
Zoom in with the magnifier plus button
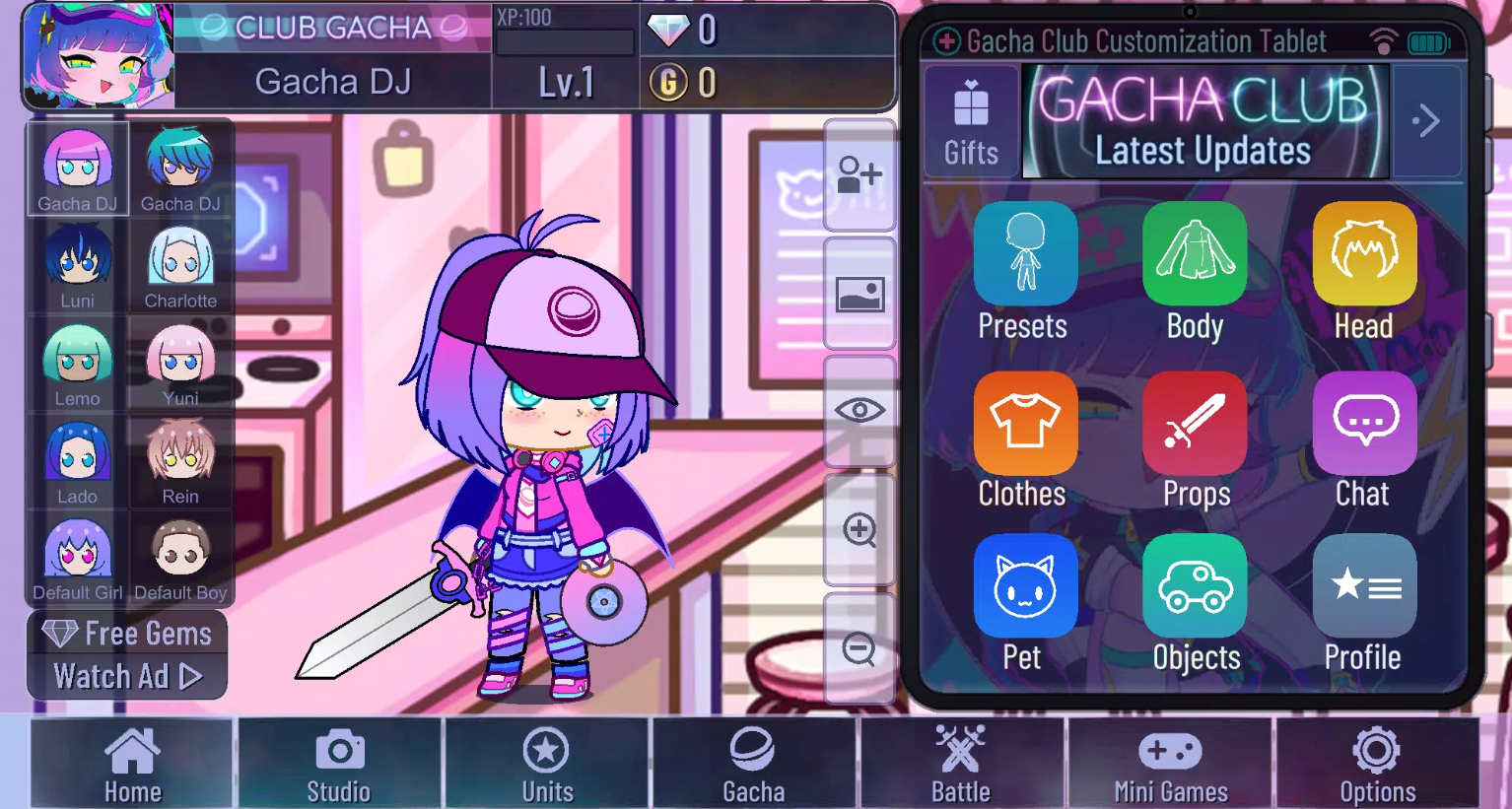click(859, 530)
